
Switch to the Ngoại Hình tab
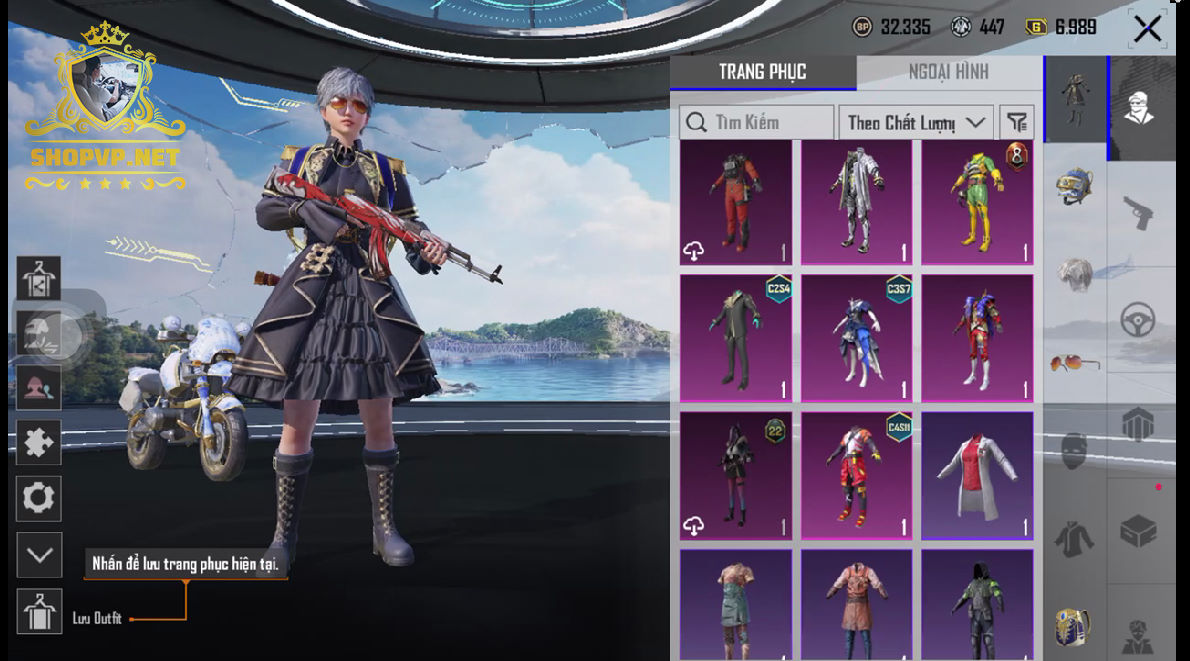pos(948,72)
